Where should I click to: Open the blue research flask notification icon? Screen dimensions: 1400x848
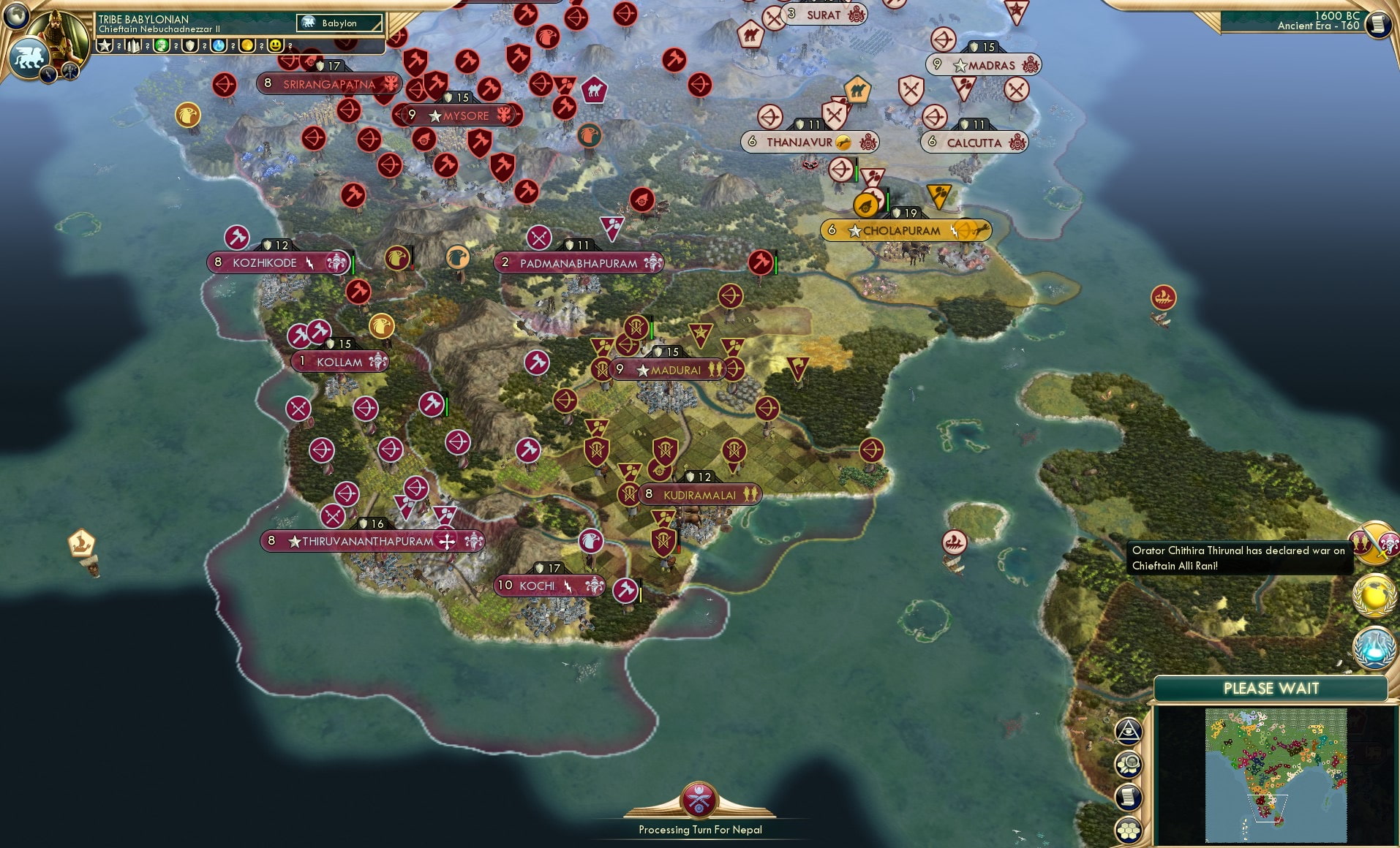[1373, 648]
